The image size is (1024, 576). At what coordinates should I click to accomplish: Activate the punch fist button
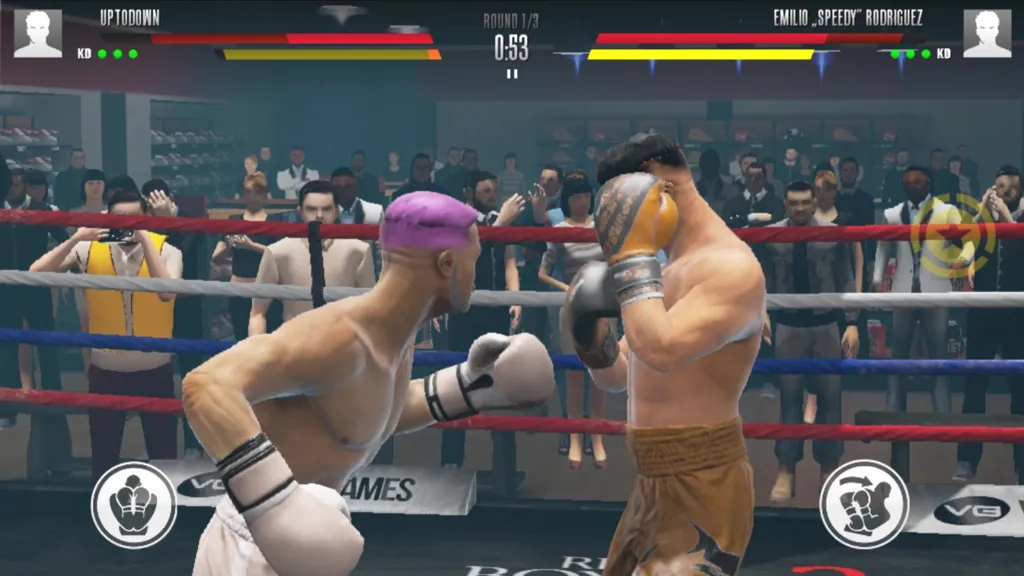(x=864, y=504)
